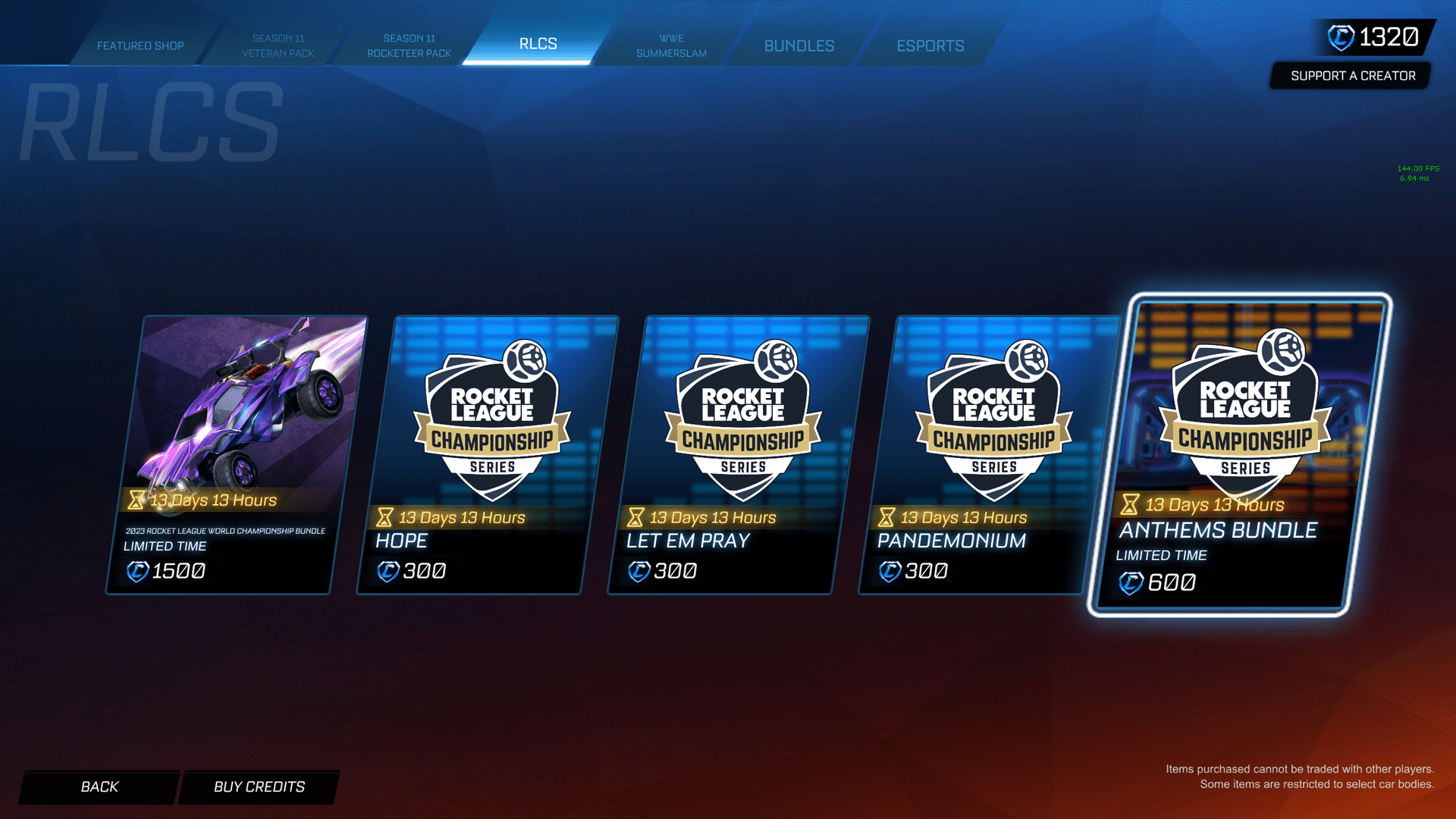Select the Esports tab
1456x819 pixels.
tap(930, 45)
